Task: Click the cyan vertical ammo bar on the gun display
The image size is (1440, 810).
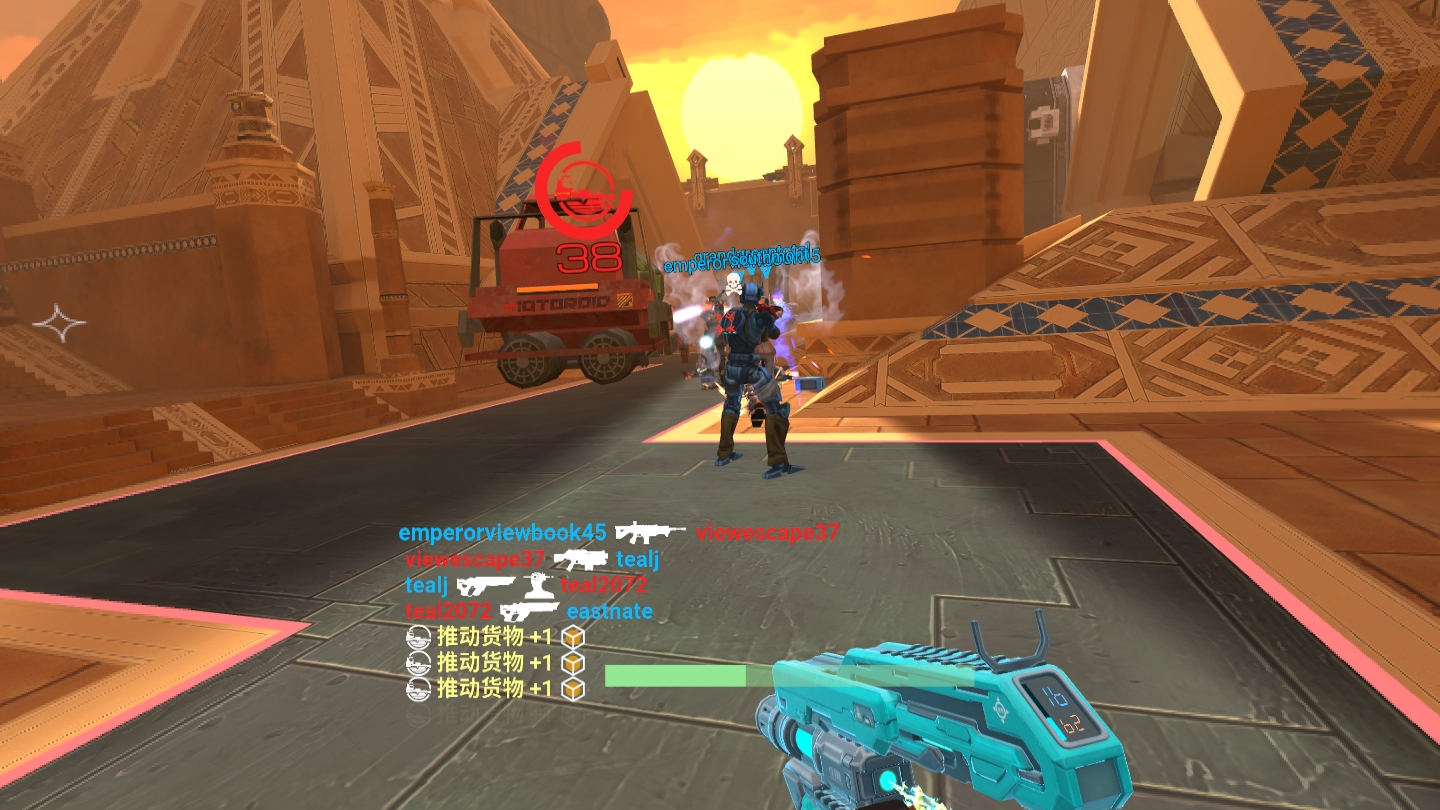Action: pyautogui.click(x=1056, y=727)
